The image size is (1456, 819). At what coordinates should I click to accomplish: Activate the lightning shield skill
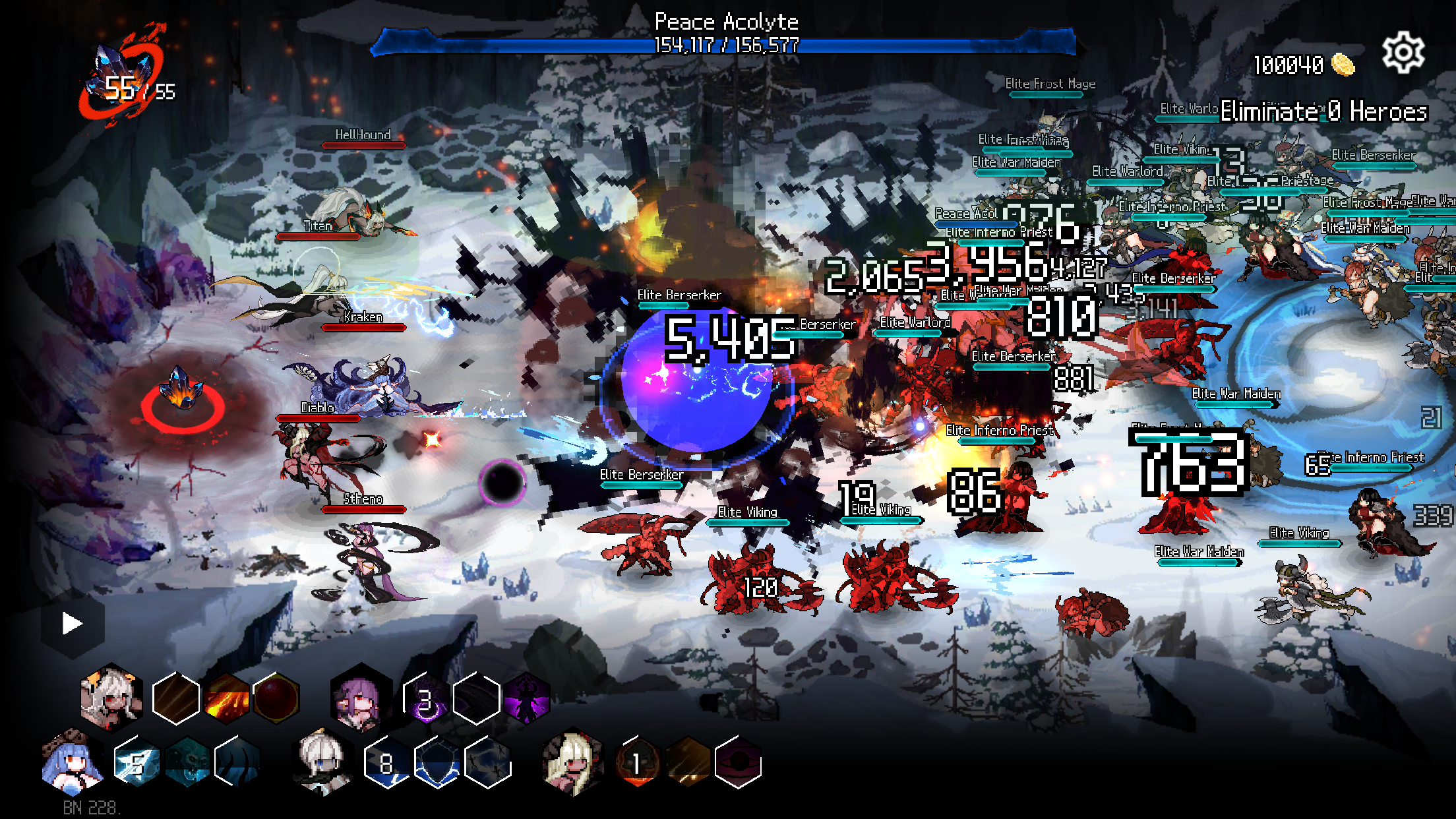pos(437,764)
